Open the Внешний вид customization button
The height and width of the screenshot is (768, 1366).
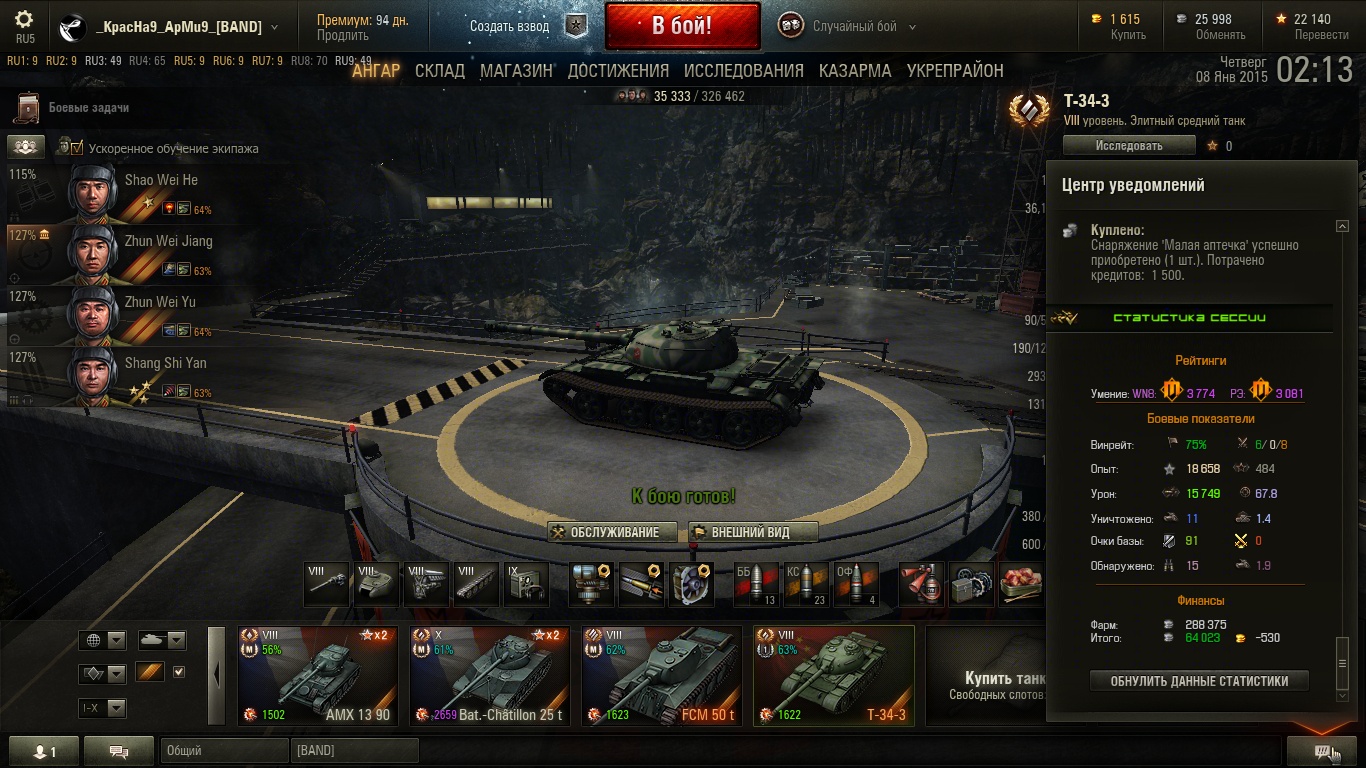coord(753,532)
